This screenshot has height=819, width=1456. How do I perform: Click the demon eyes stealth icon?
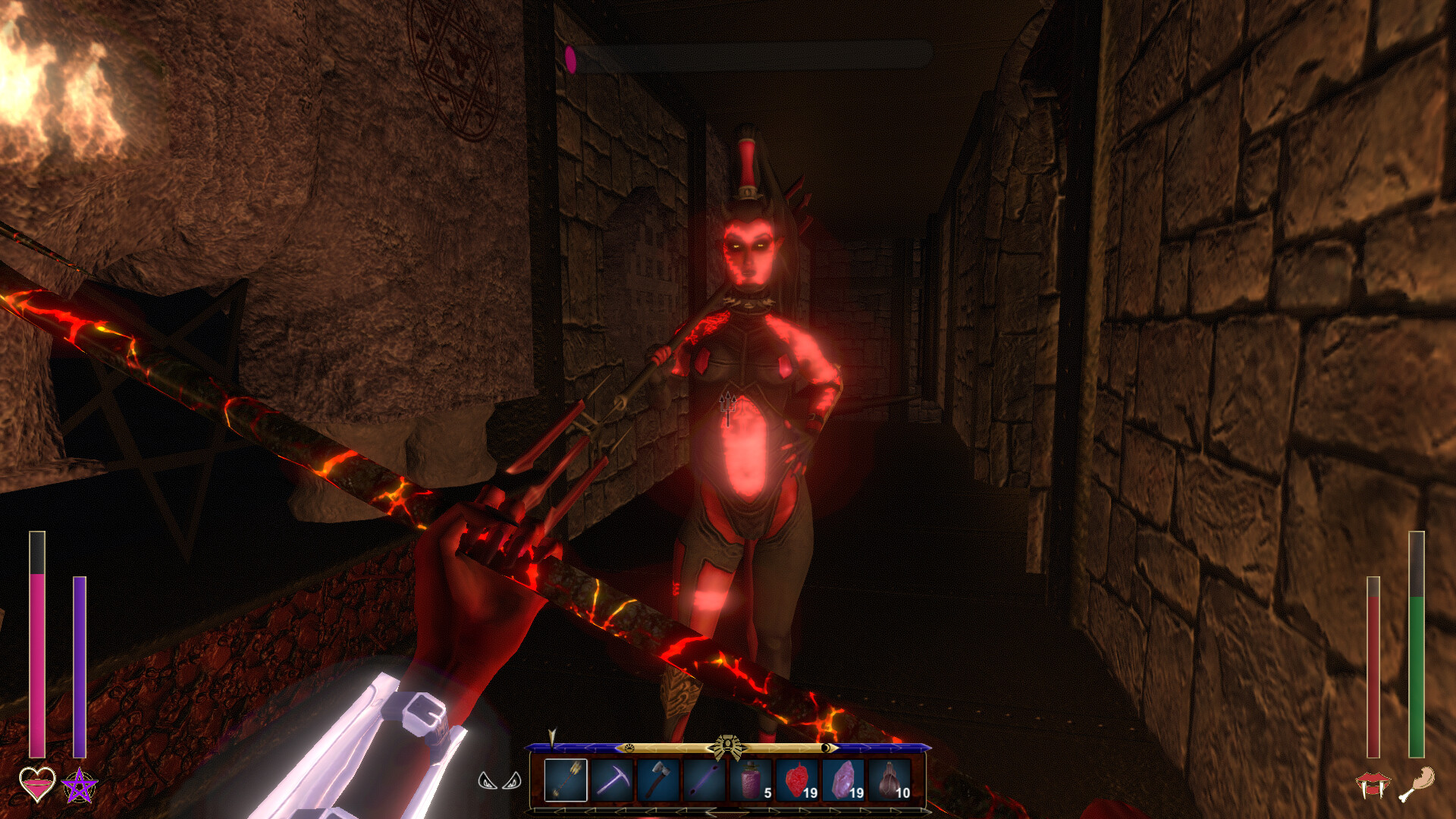click(x=500, y=780)
